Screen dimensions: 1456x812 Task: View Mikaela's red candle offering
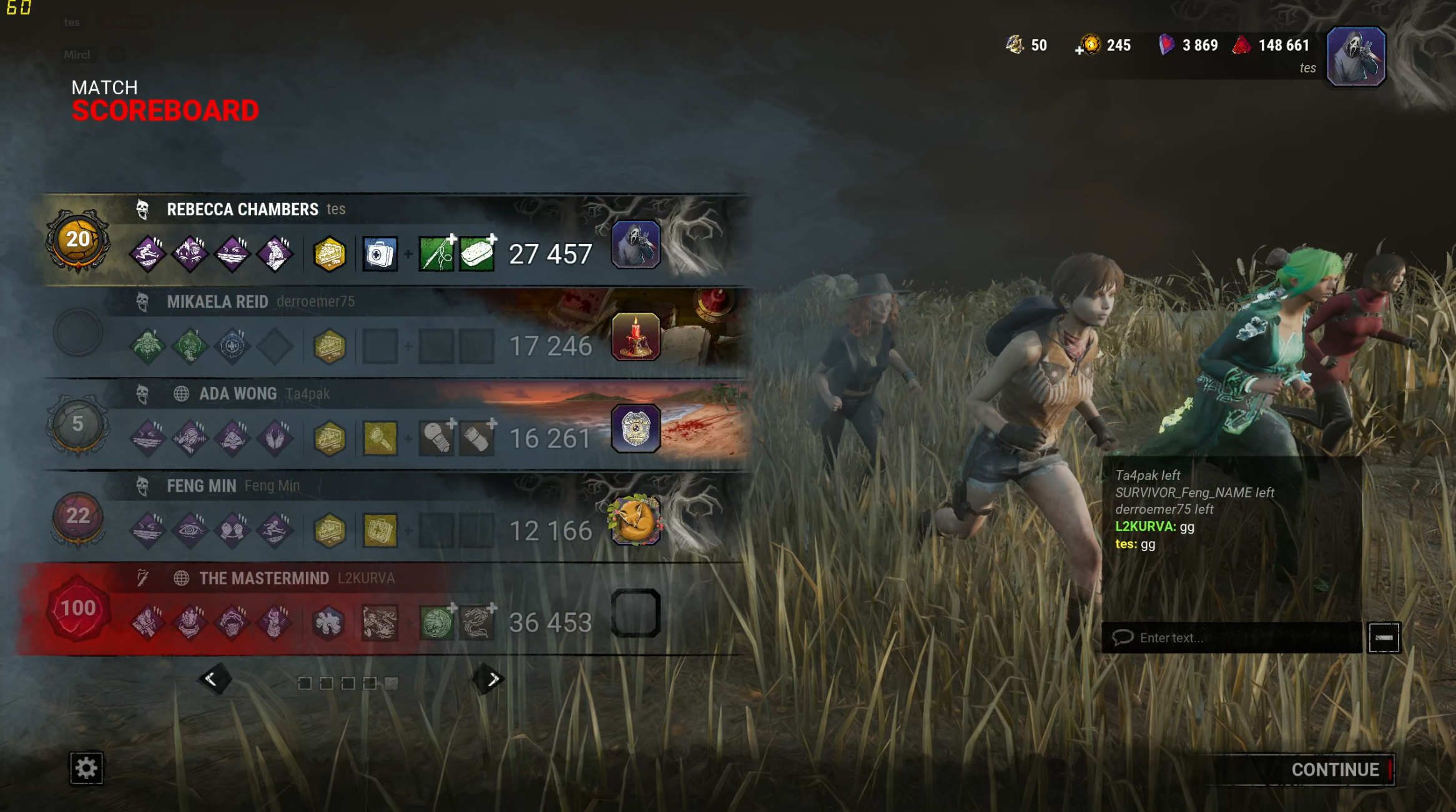tap(636, 337)
